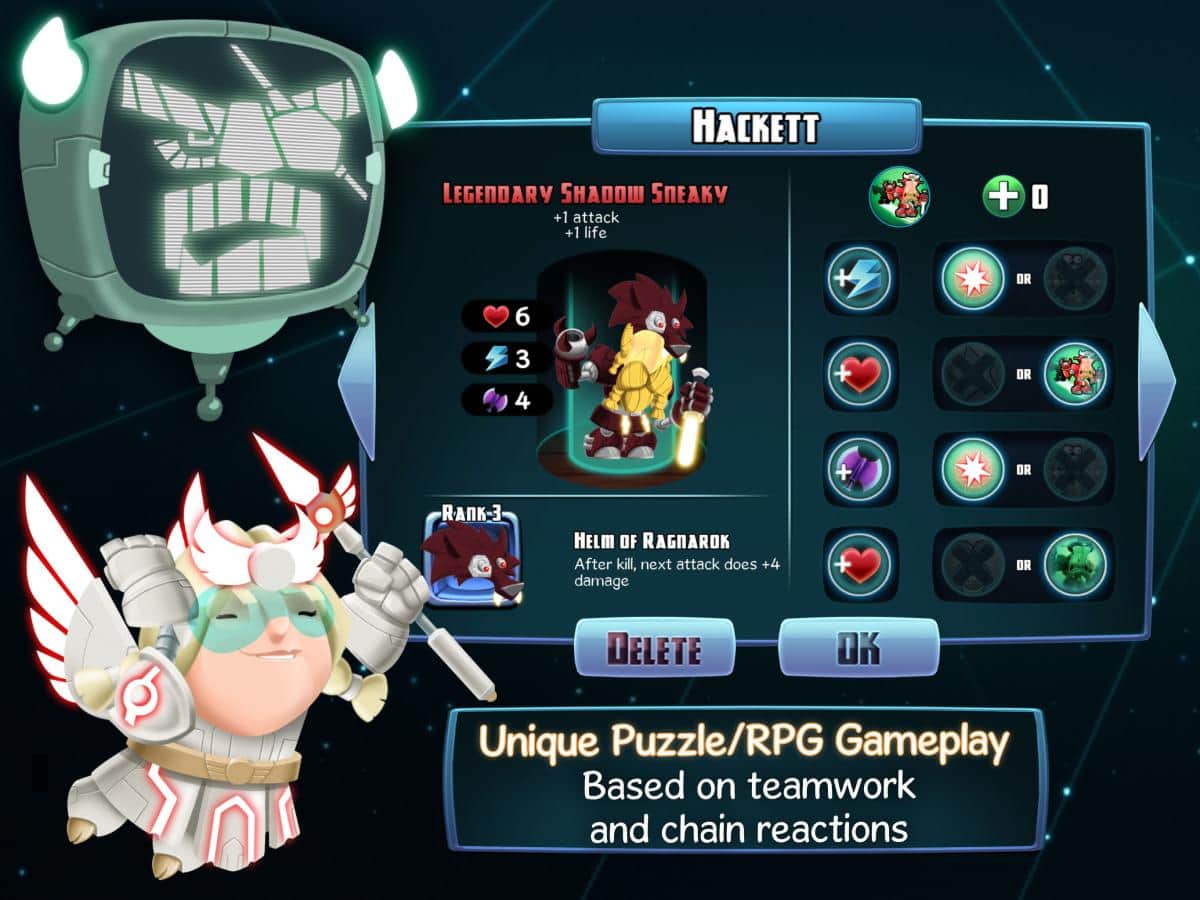Click the Delete button

coord(654,648)
